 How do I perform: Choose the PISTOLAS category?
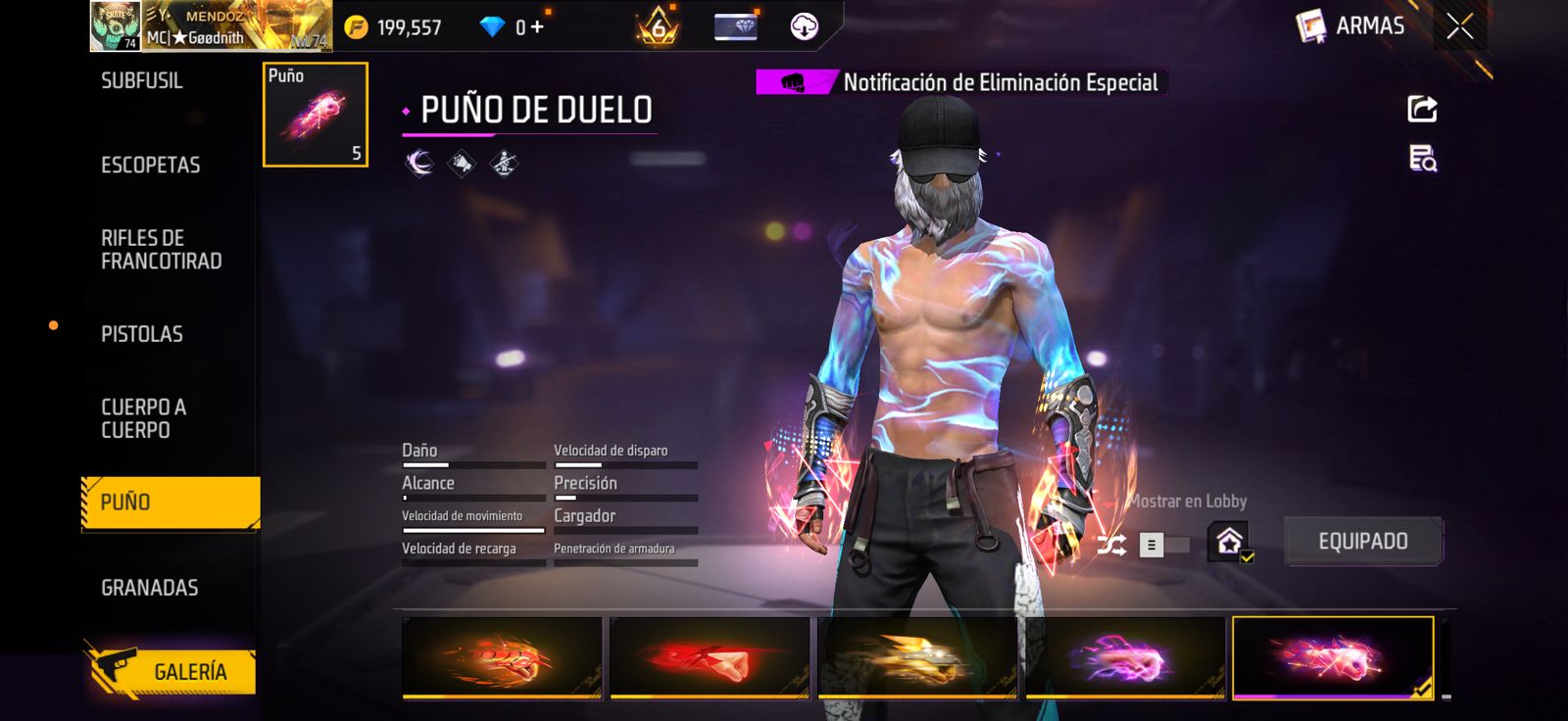pyautogui.click(x=142, y=334)
